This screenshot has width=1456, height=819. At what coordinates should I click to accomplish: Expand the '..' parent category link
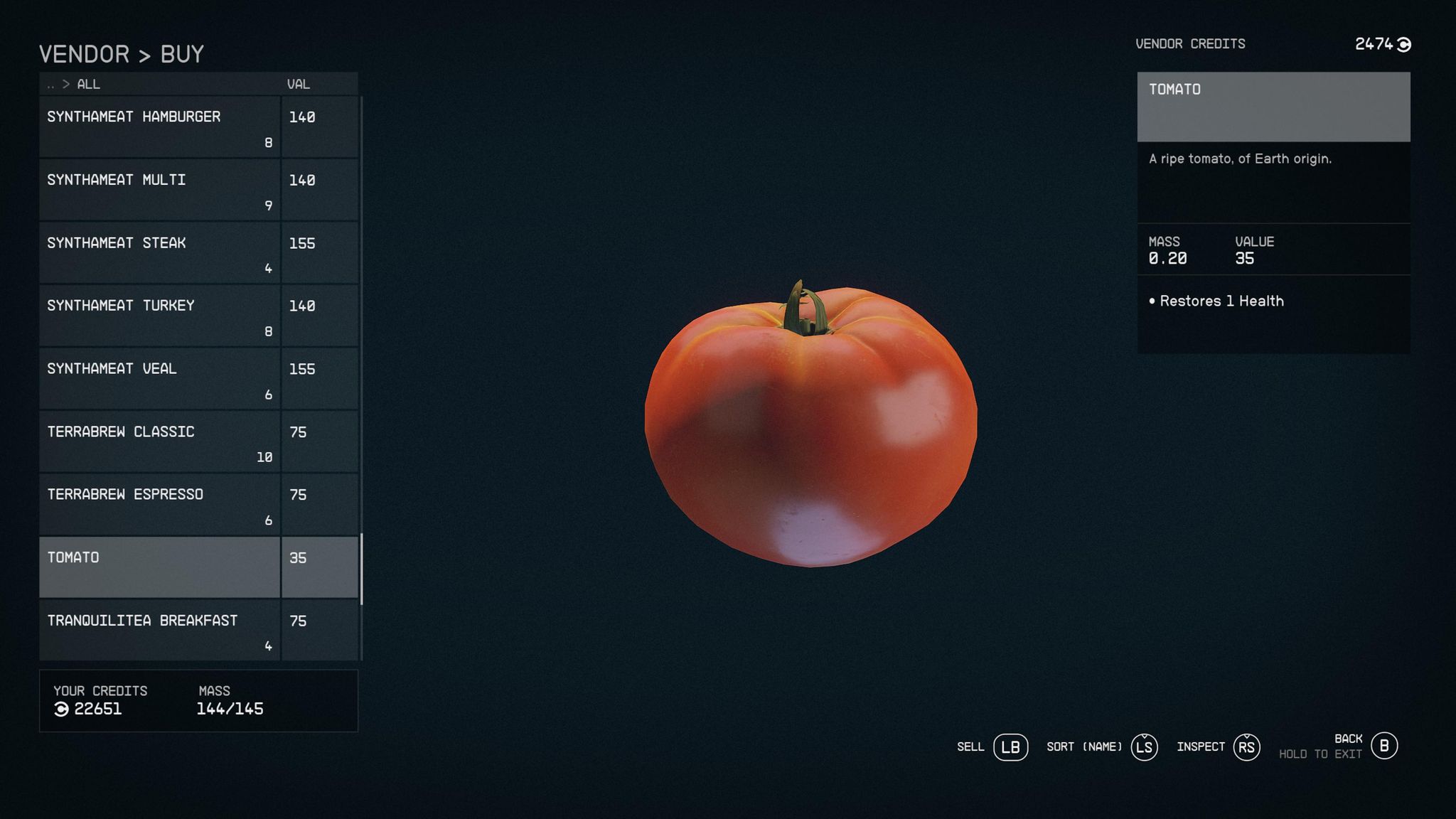(50, 84)
